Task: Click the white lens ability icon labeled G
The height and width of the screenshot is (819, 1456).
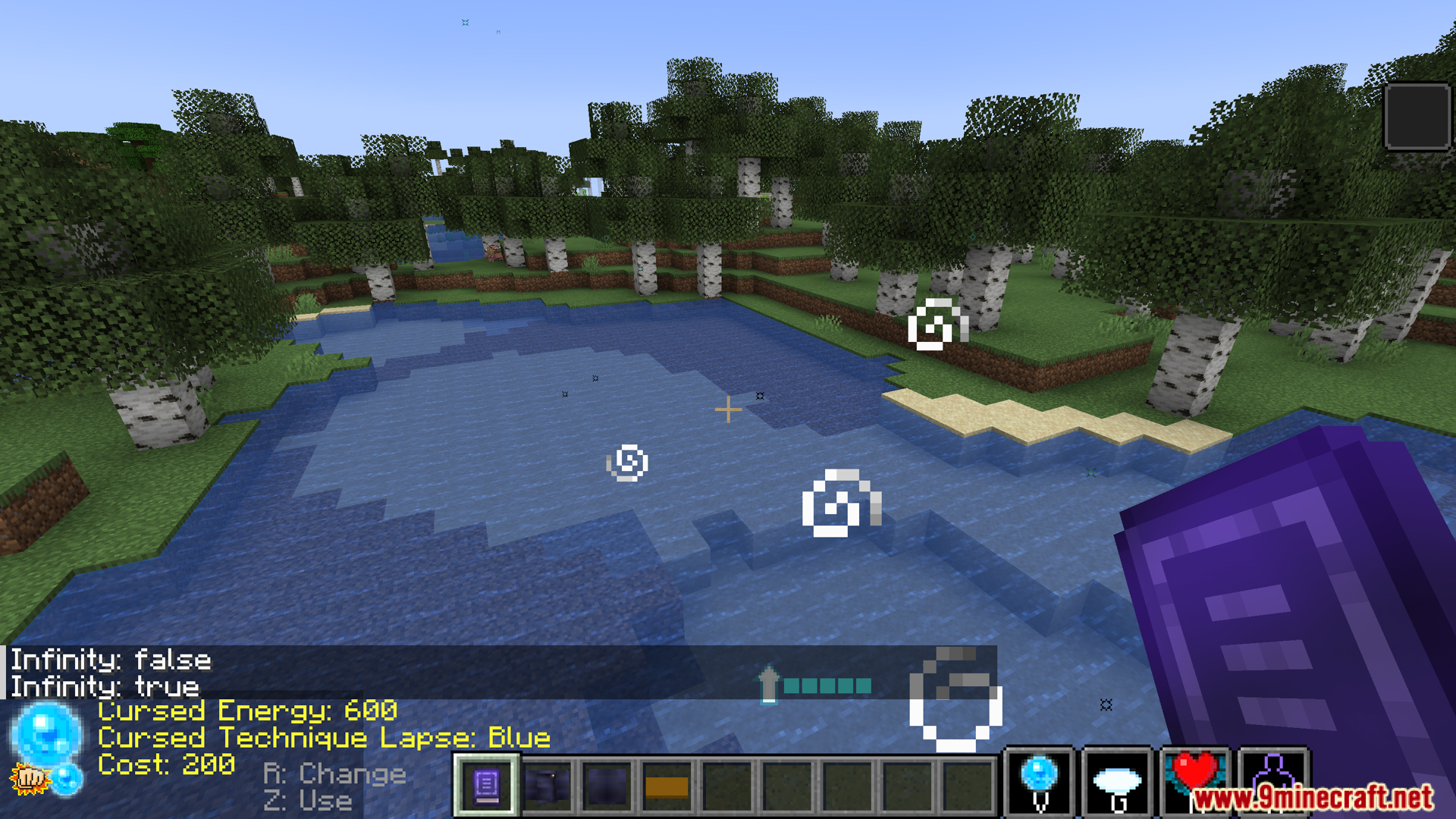Action: point(1118,780)
